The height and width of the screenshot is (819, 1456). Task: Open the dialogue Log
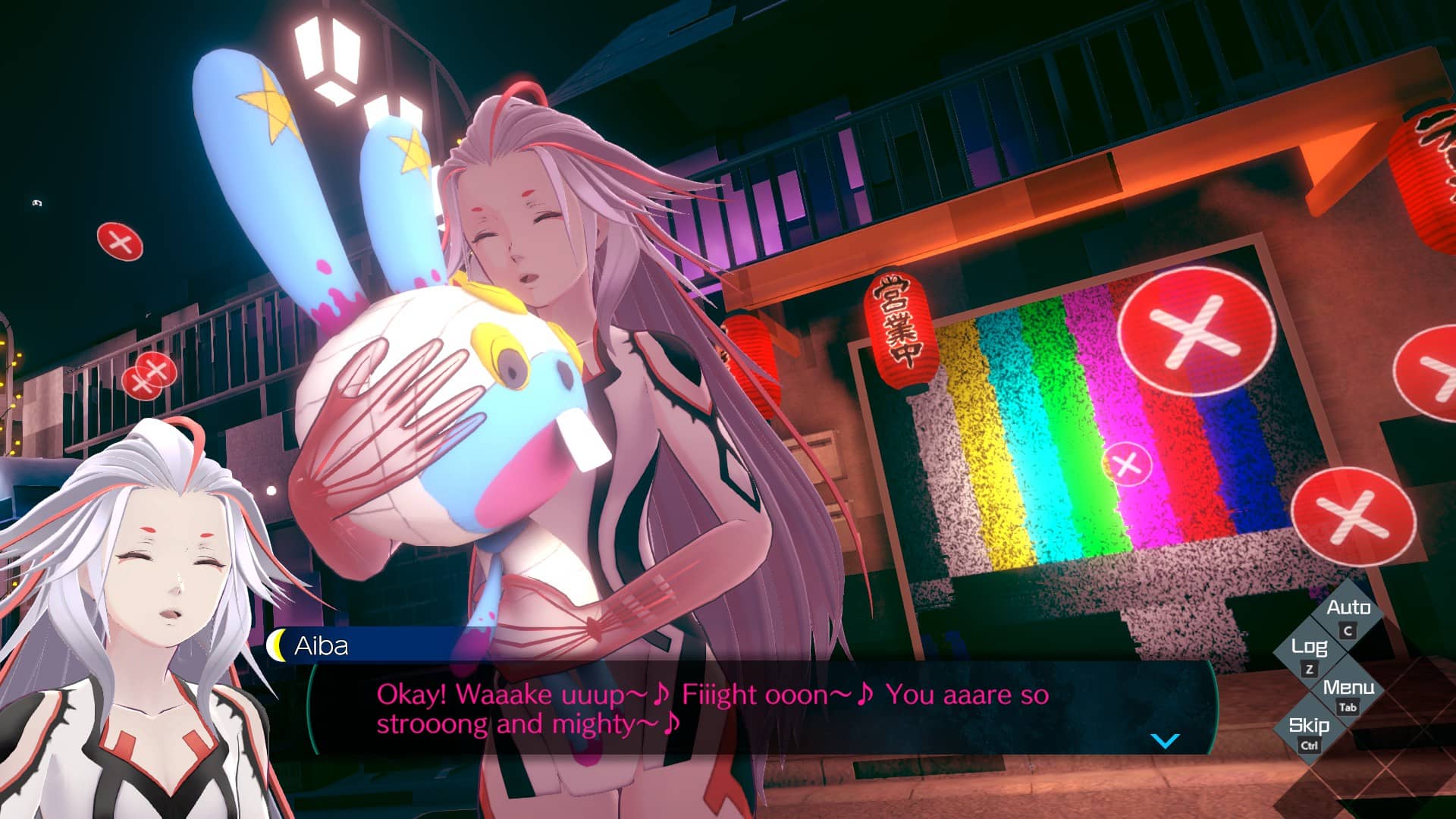[x=1310, y=654]
